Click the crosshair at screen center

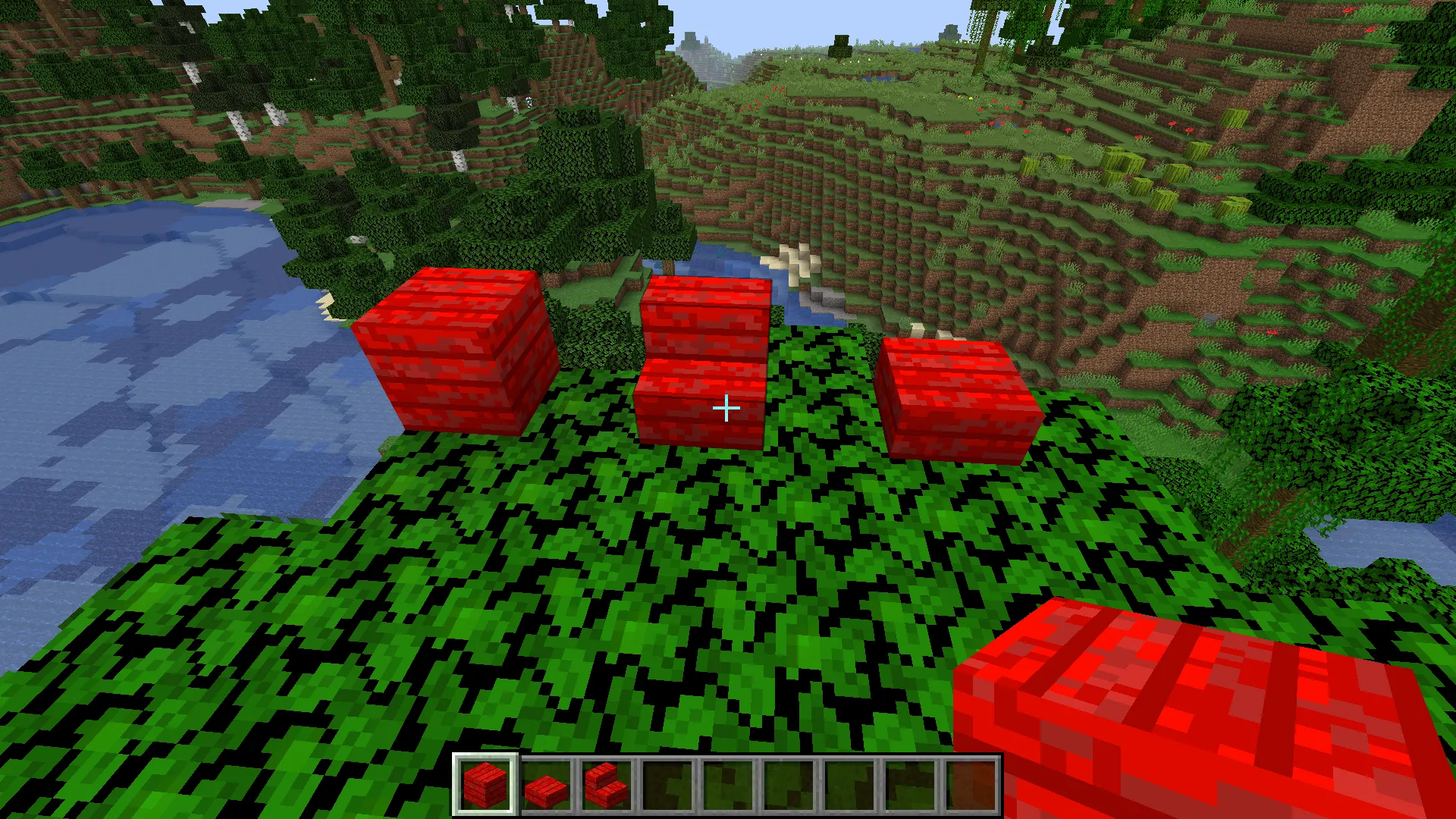[726, 408]
